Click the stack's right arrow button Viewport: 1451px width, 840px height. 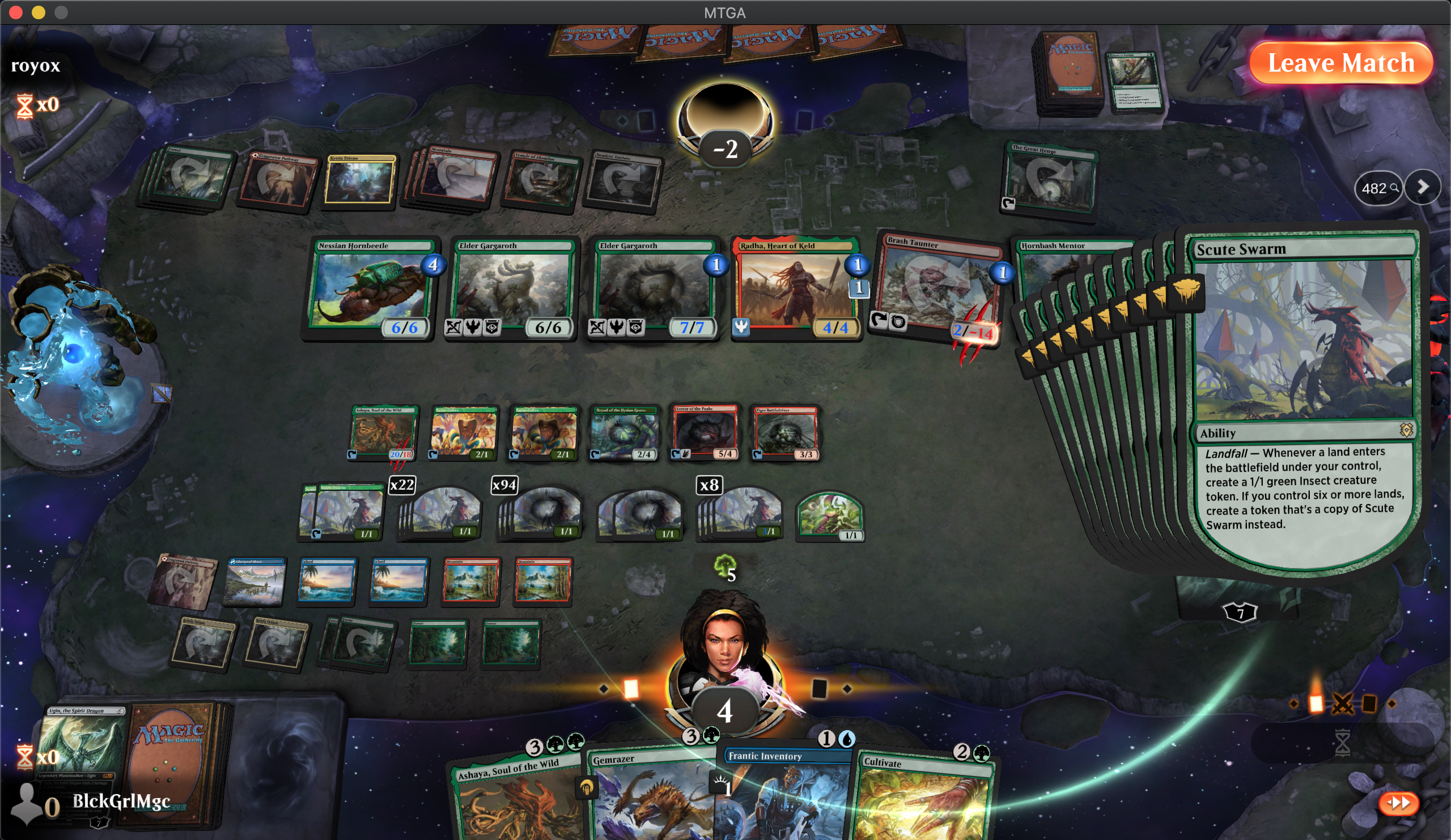pyautogui.click(x=1422, y=187)
